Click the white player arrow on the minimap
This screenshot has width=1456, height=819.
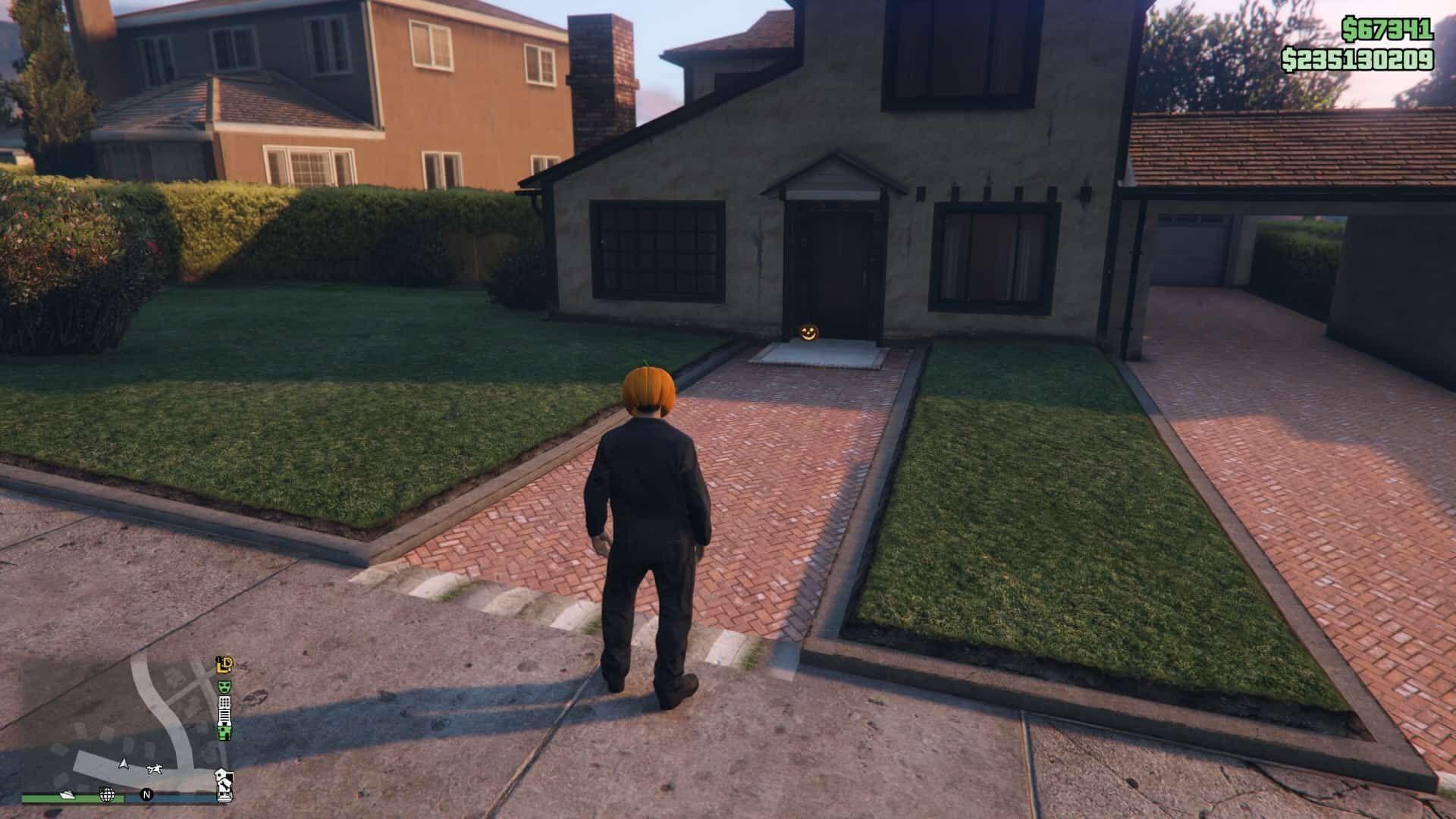point(123,764)
